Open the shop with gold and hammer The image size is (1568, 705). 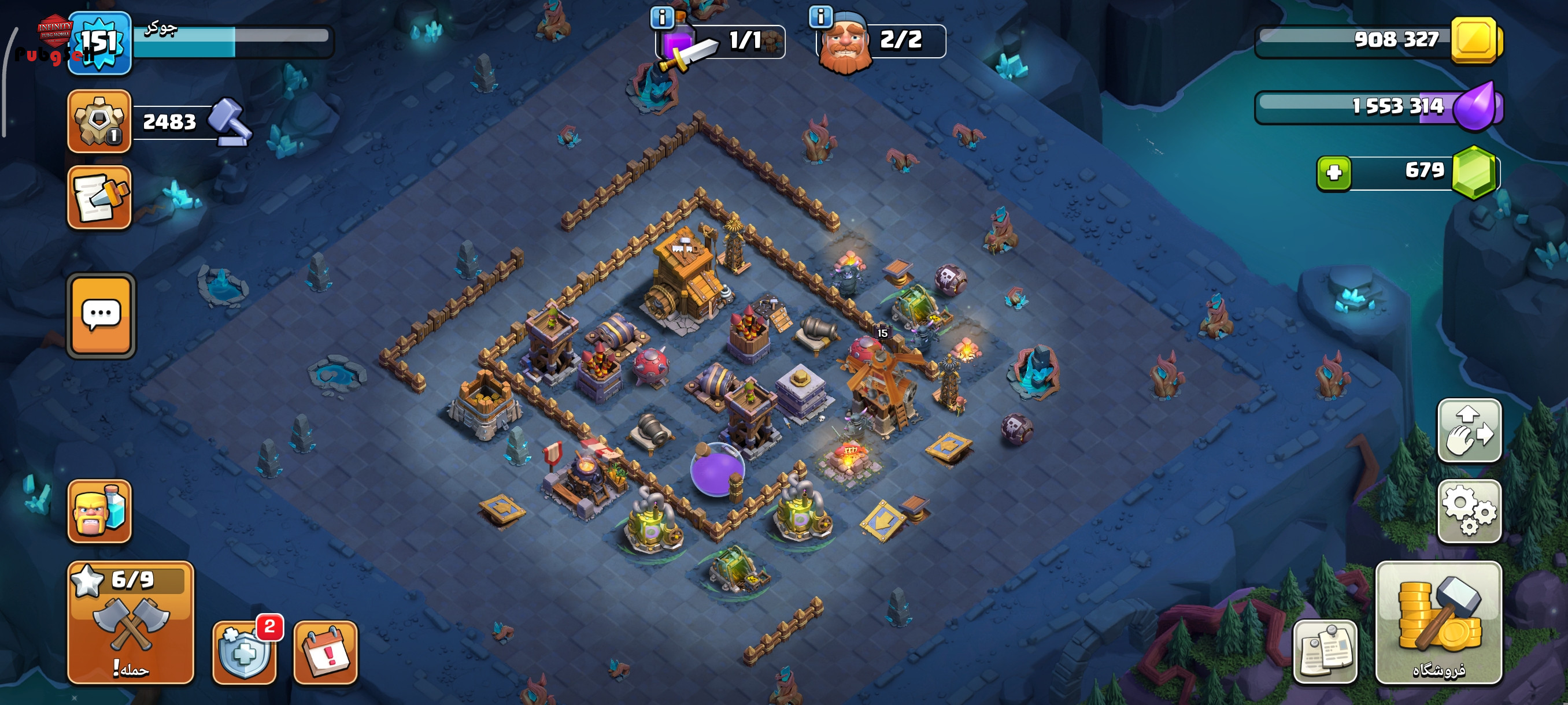[1439, 623]
